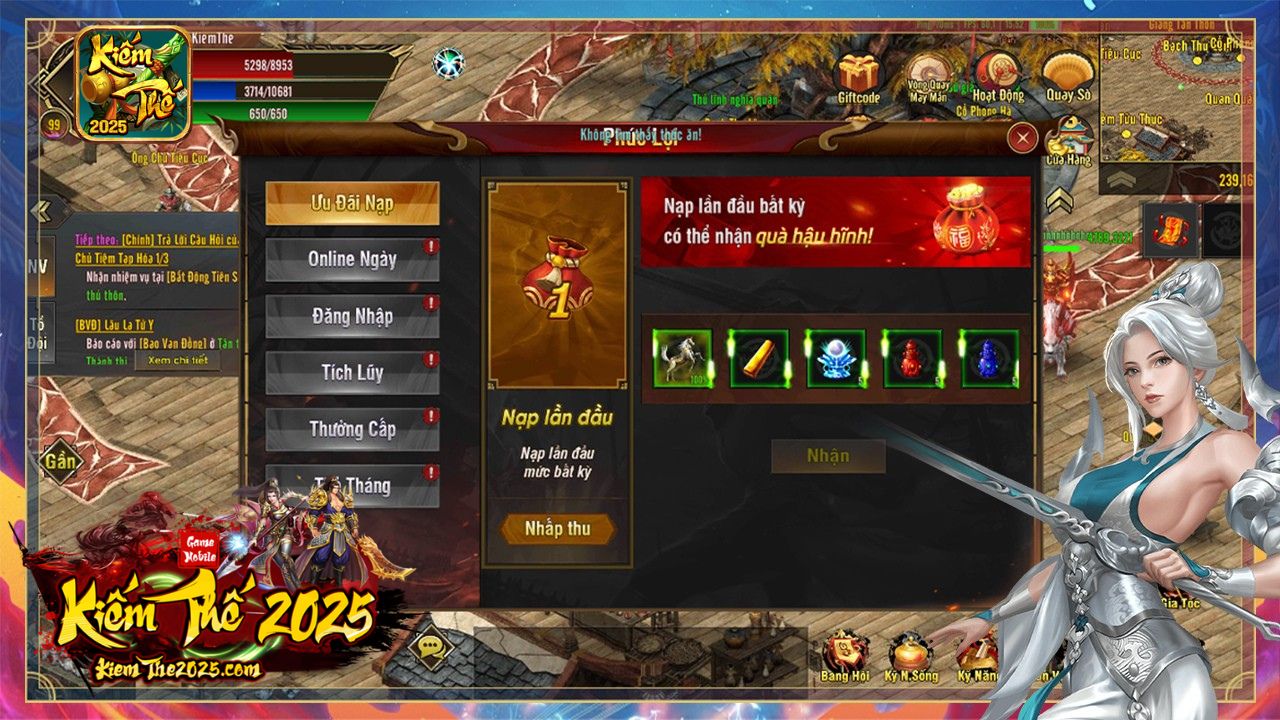Switch to the Tích Lũy tab
The width and height of the screenshot is (1280, 720).
[x=352, y=373]
